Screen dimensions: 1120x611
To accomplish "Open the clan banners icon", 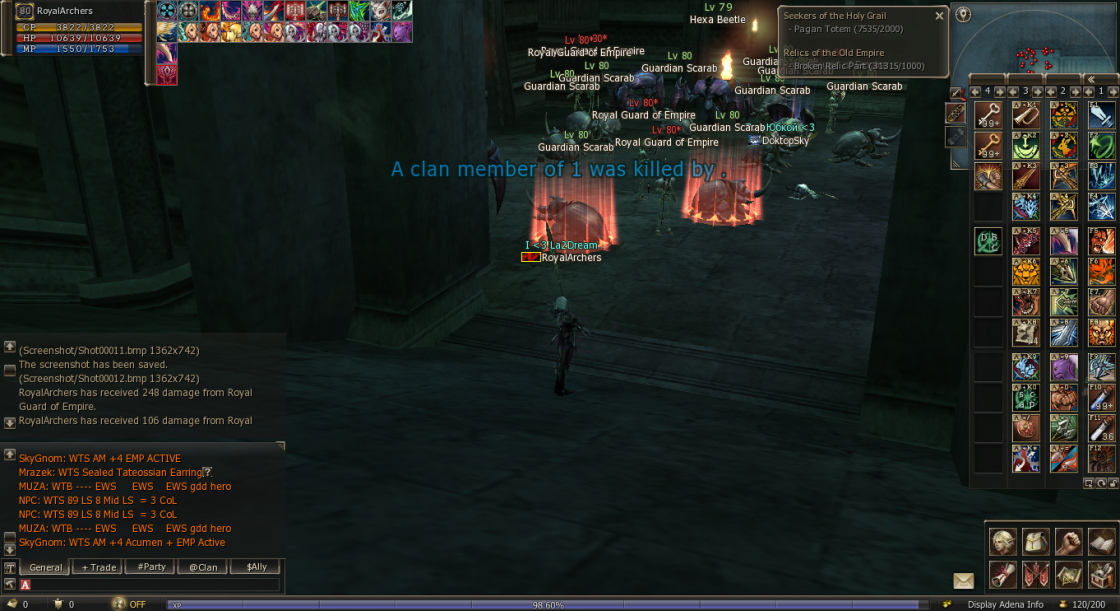I will coord(1036,574).
